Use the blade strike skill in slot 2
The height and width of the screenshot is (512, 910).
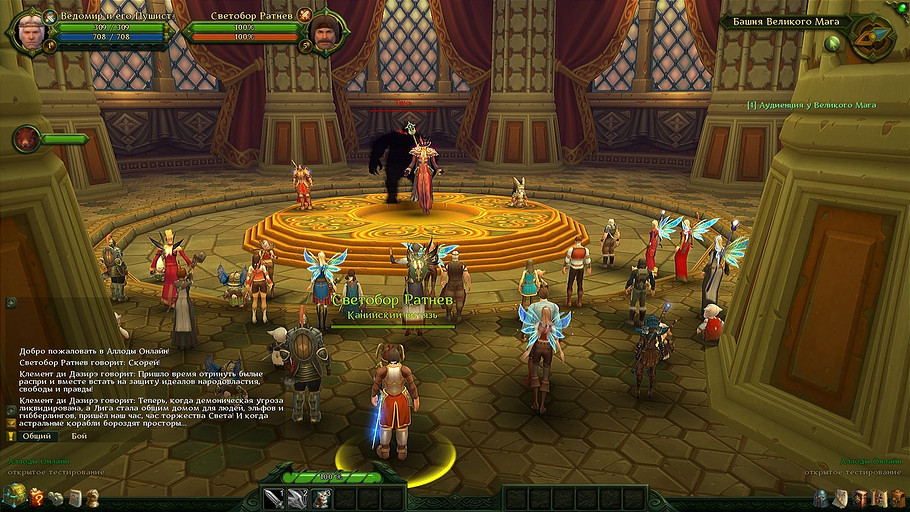[x=297, y=497]
